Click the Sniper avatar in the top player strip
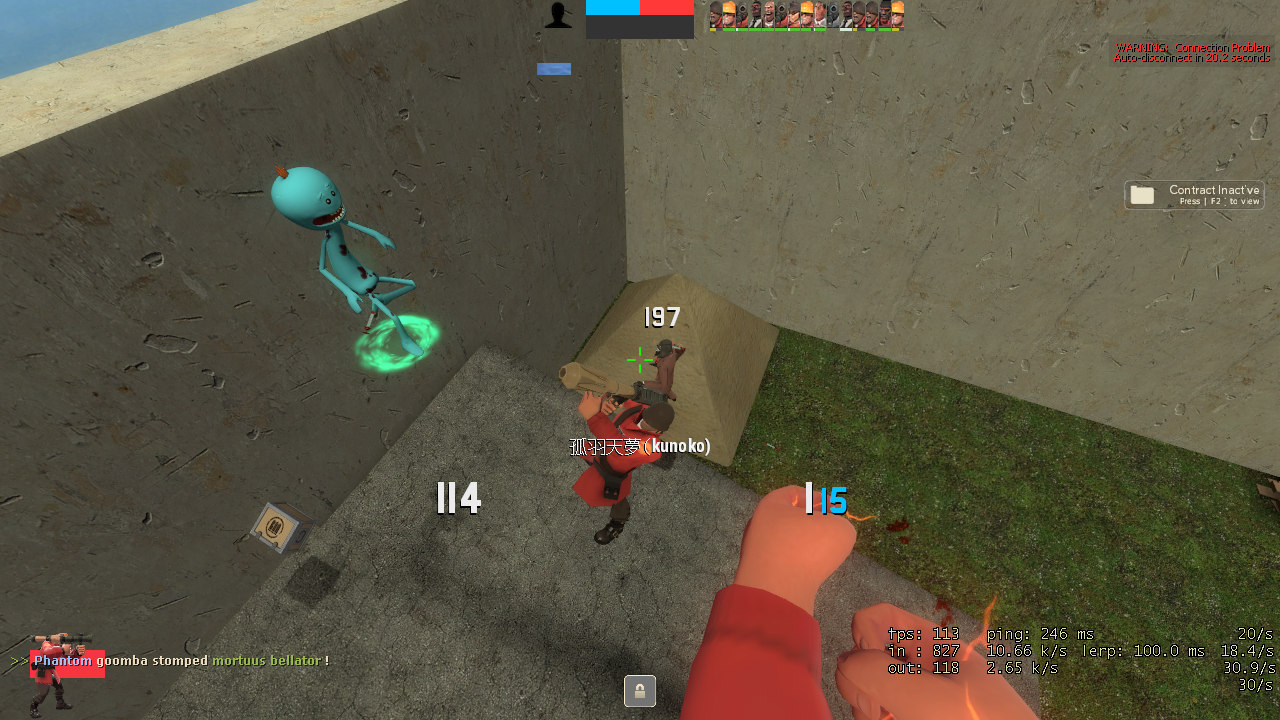1280x720 pixels. (x=794, y=15)
